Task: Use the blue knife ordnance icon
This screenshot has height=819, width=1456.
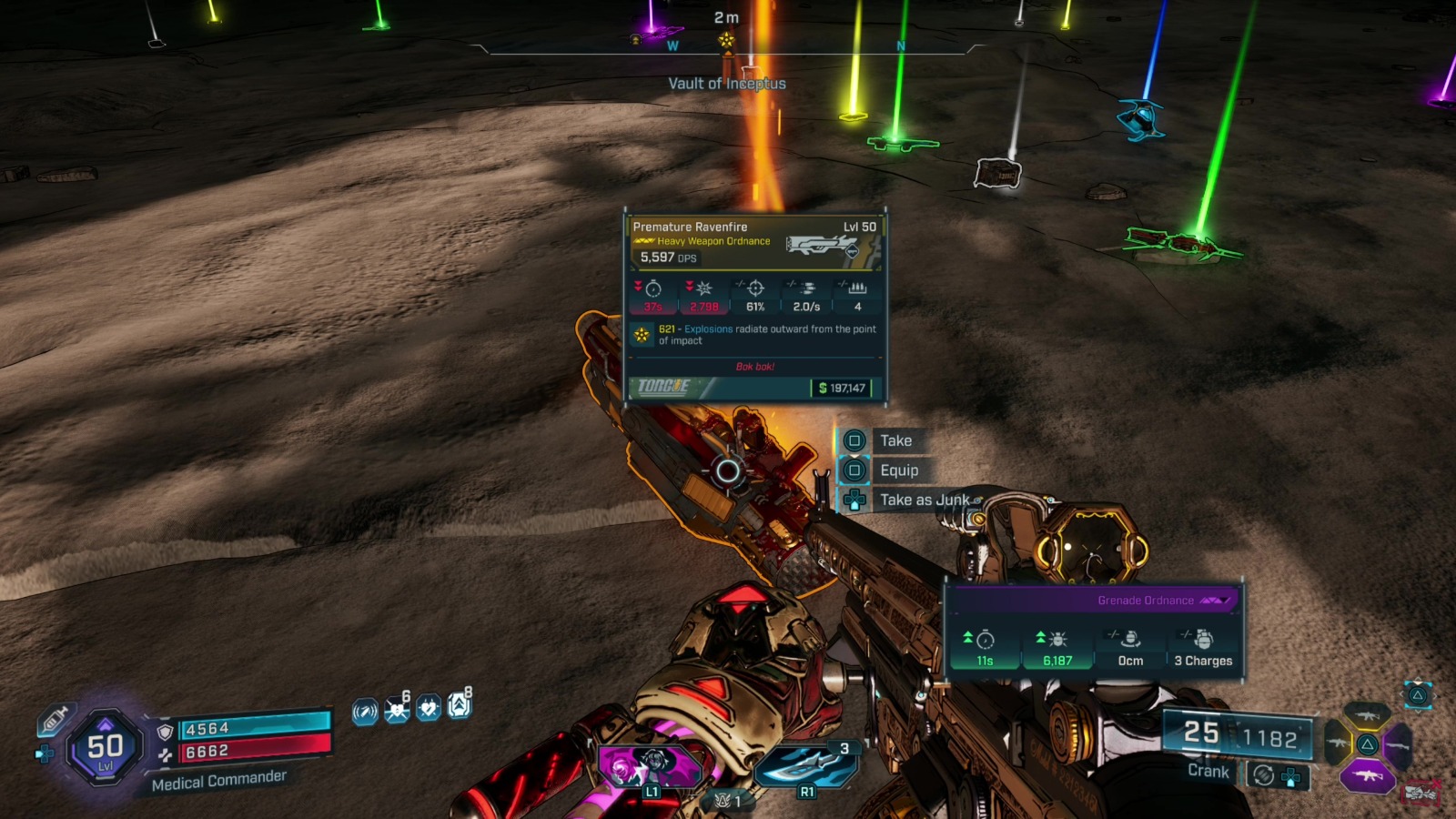Action: [x=804, y=764]
